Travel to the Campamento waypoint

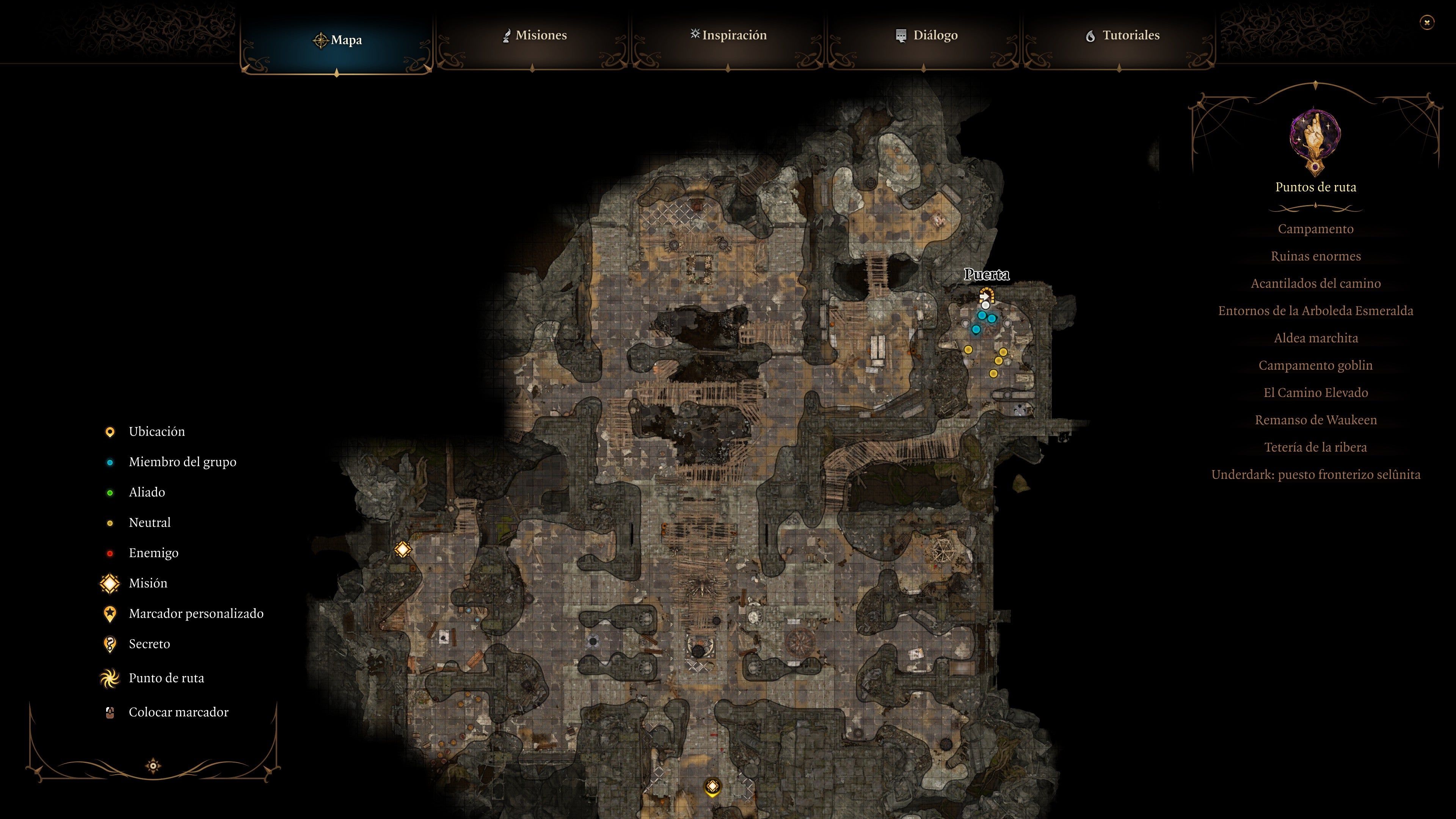[x=1316, y=229]
